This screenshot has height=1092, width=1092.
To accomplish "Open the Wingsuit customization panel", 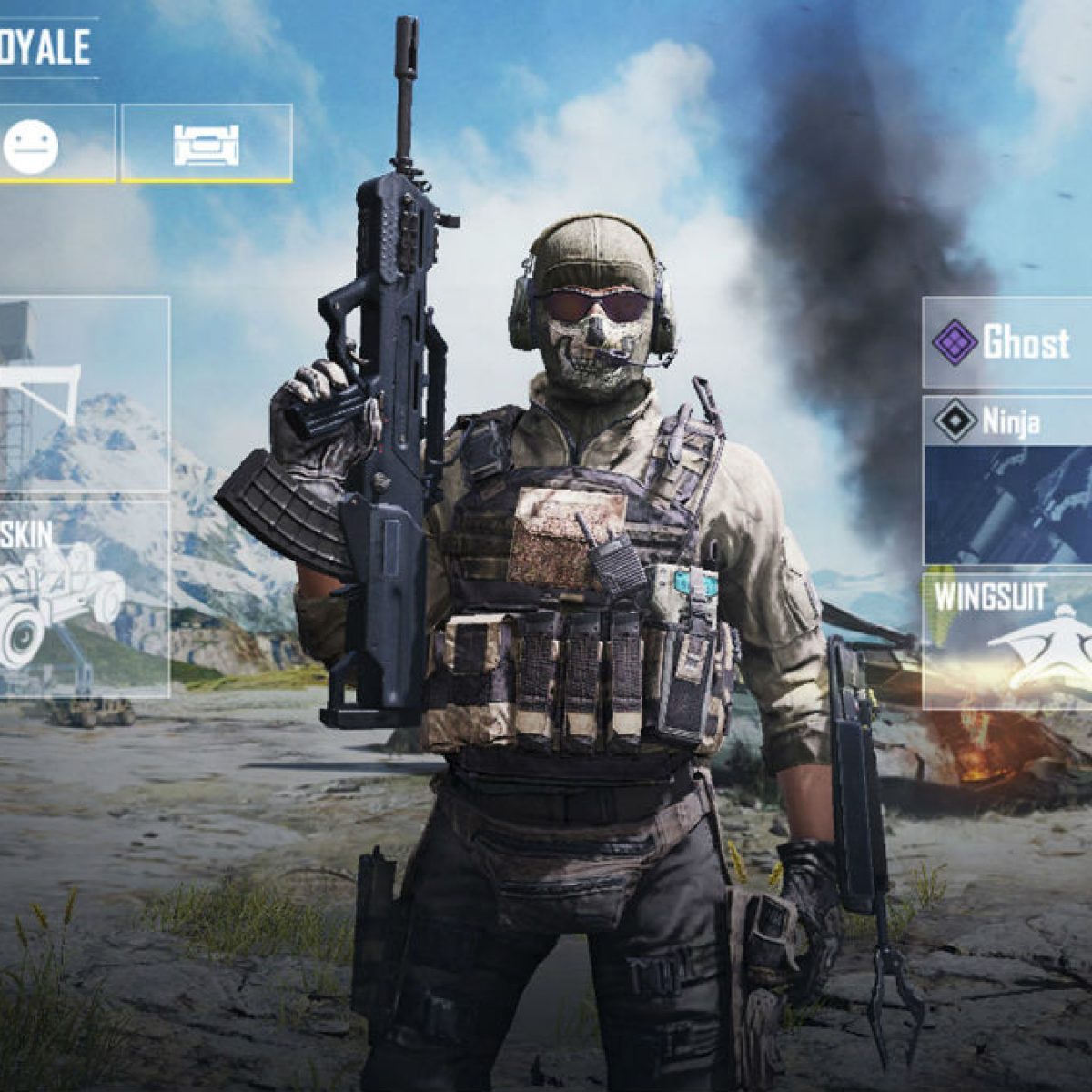I will [1008, 640].
